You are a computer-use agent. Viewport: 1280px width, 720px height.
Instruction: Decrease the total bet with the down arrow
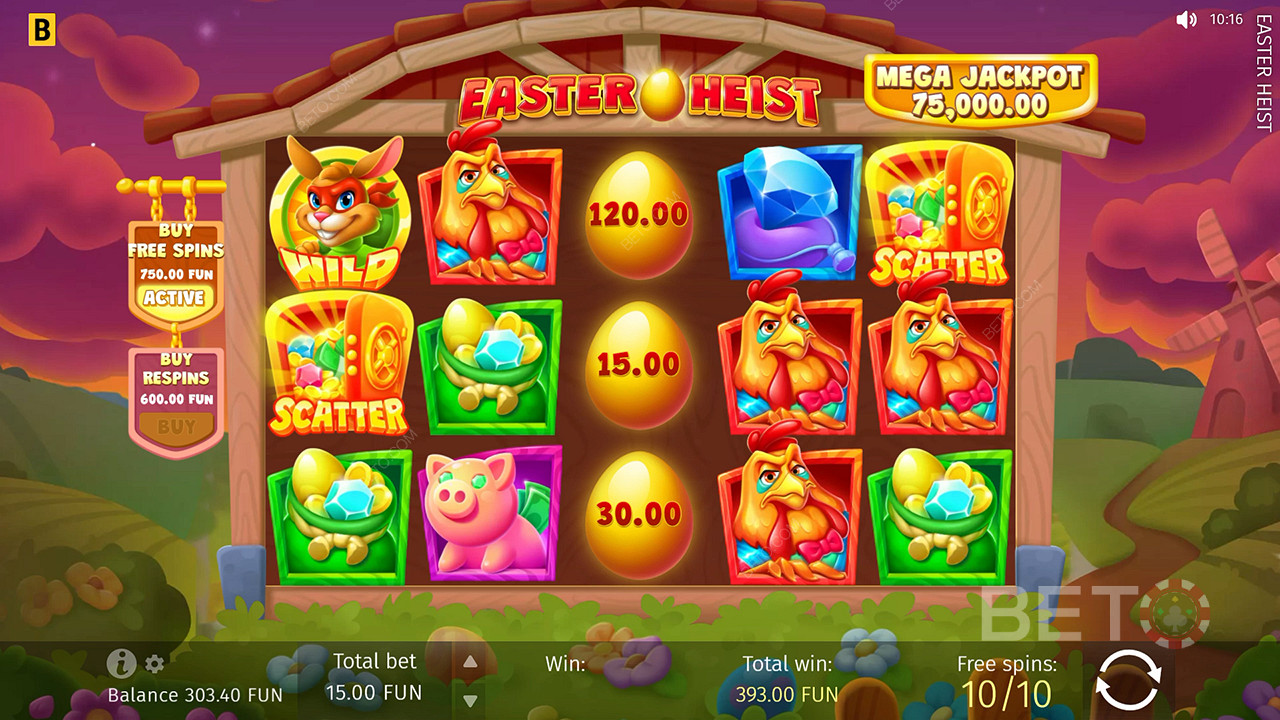tap(469, 699)
